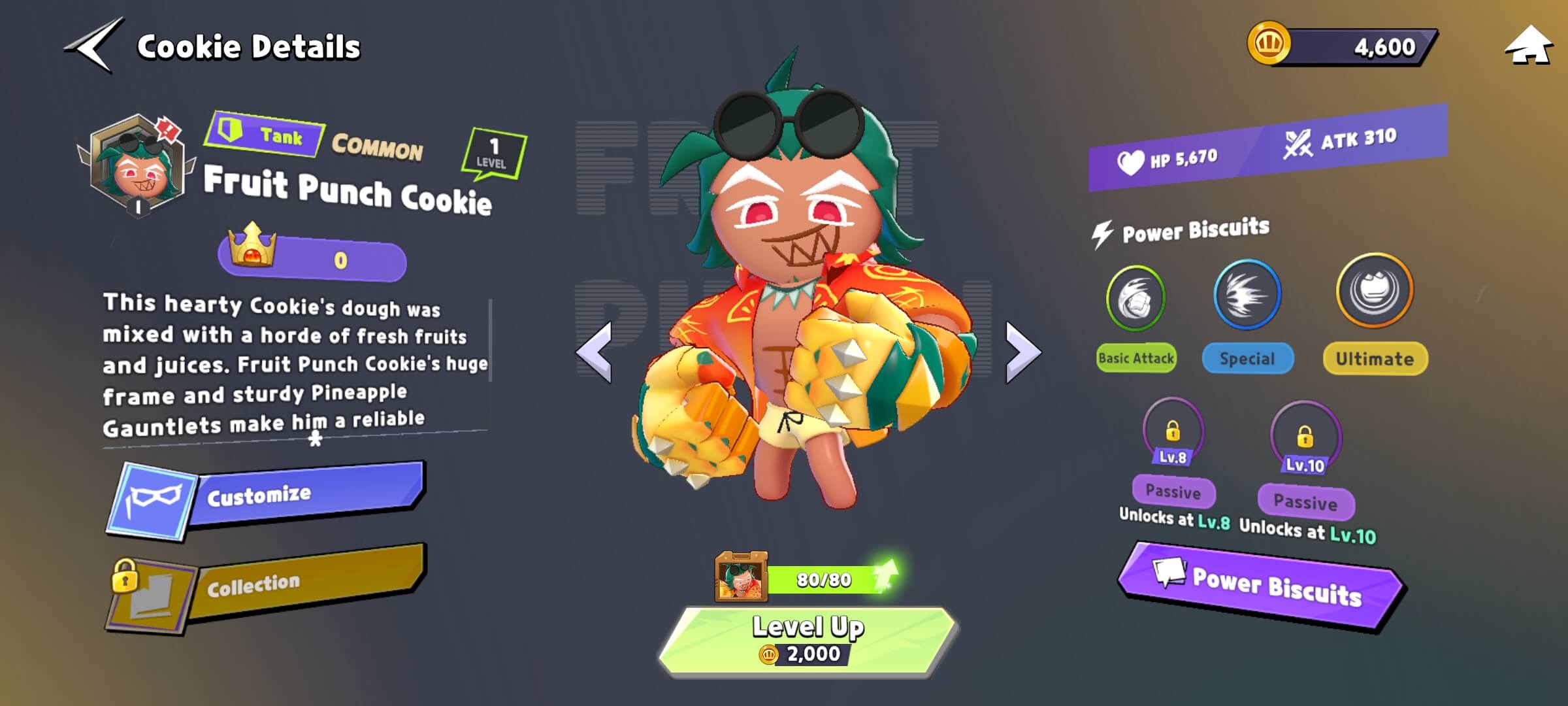This screenshot has width=1568, height=706.
Task: Select the Special power biscuit icon
Action: click(x=1247, y=294)
